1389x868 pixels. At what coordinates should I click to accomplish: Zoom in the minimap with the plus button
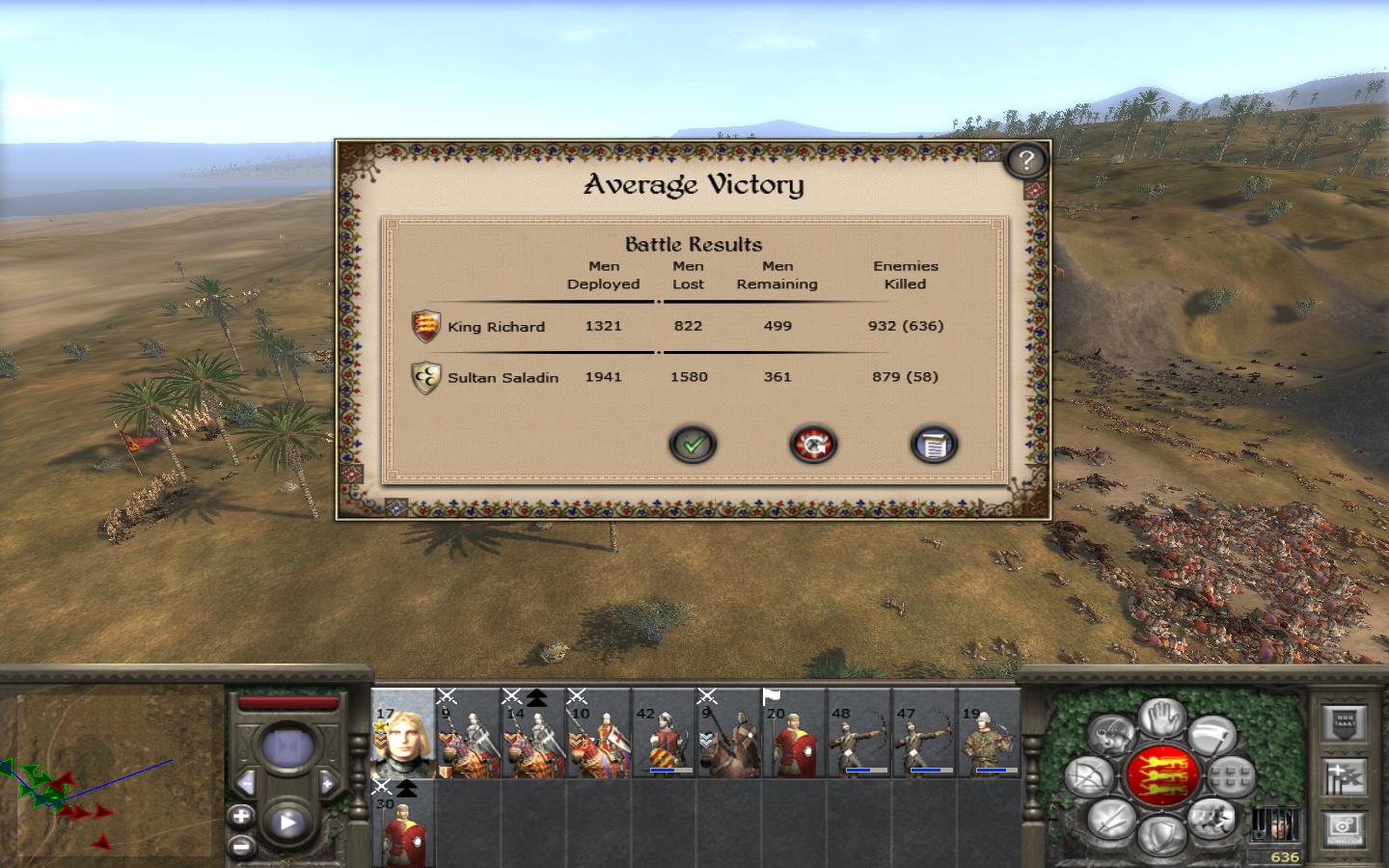point(241,817)
